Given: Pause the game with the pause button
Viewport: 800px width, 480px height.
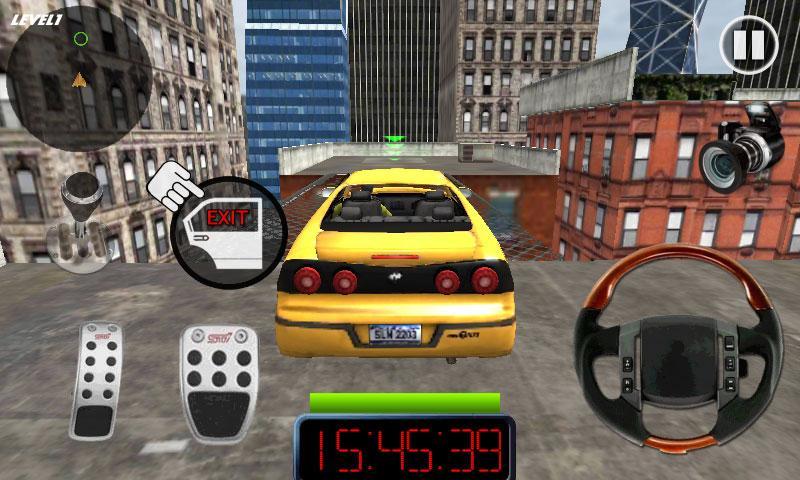Looking at the screenshot, I should click(748, 45).
